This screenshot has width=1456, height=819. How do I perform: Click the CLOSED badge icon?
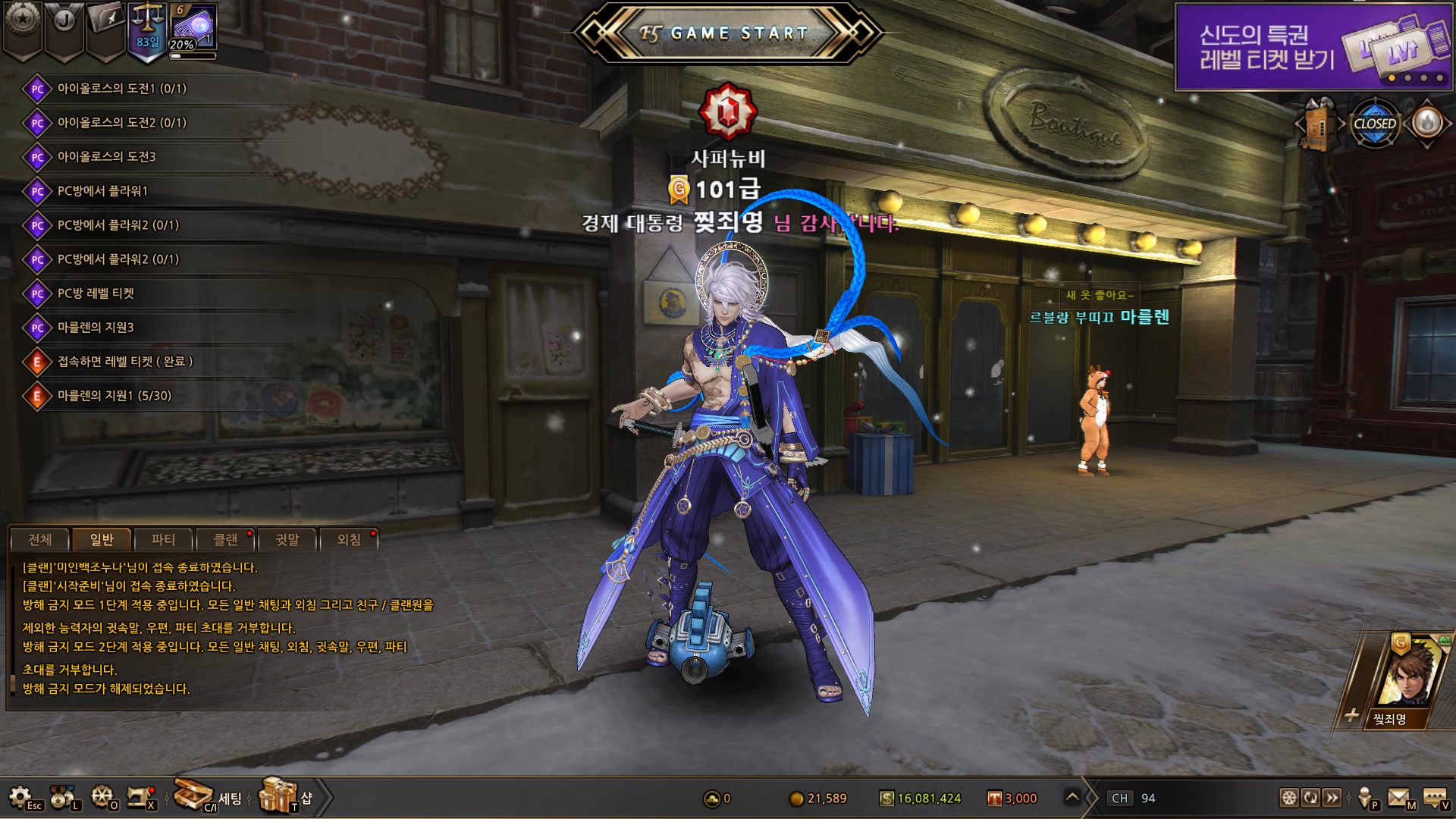[1374, 124]
